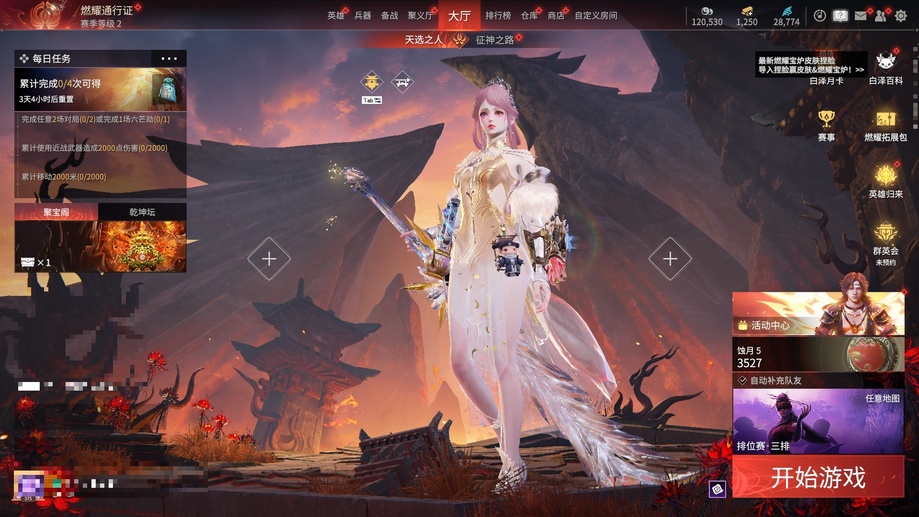Click the 开始游戏 start game button
The image size is (919, 517).
pos(817,477)
